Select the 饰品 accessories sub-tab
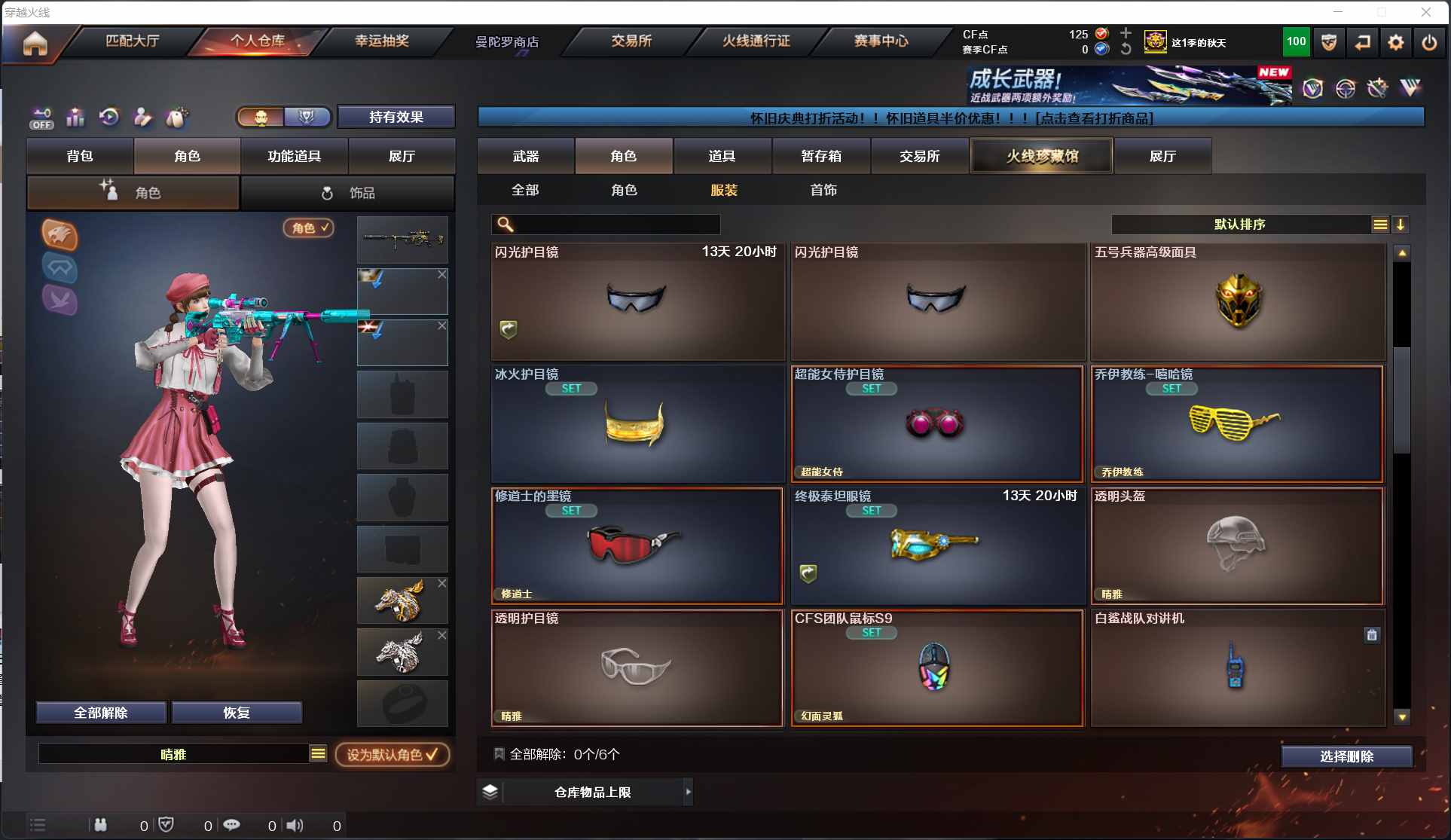 coord(348,193)
